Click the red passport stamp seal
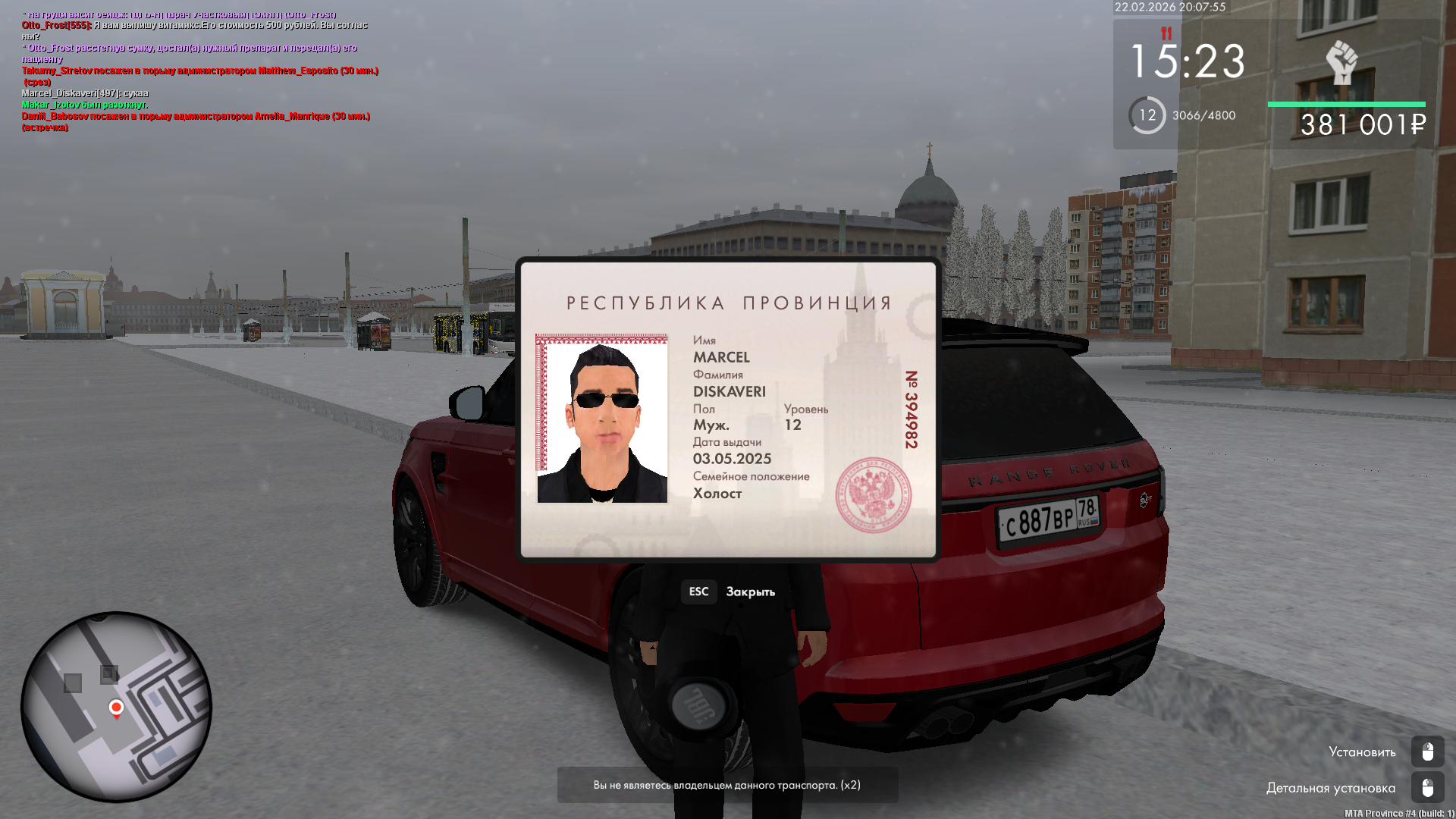Image resolution: width=1456 pixels, height=819 pixels. (x=873, y=494)
